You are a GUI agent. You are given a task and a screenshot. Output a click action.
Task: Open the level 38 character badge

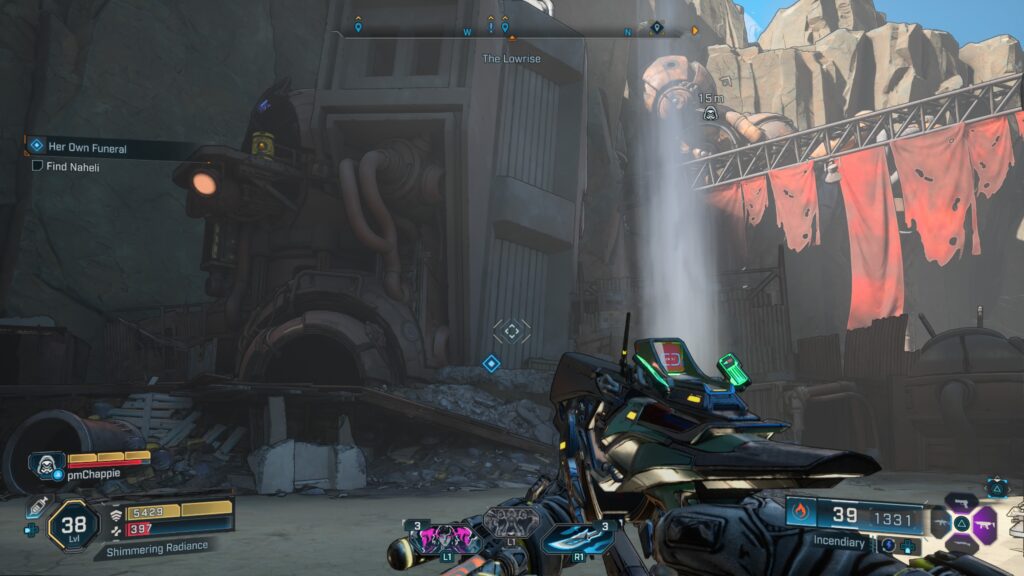point(73,523)
